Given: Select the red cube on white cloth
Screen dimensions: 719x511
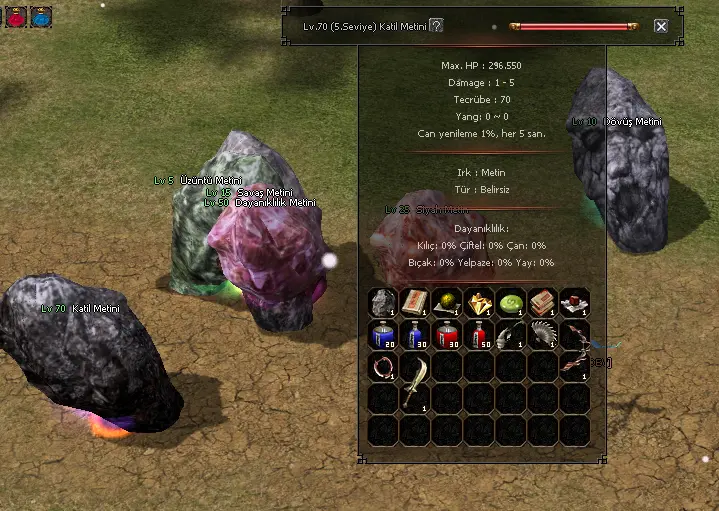Looking at the screenshot, I should (575, 302).
